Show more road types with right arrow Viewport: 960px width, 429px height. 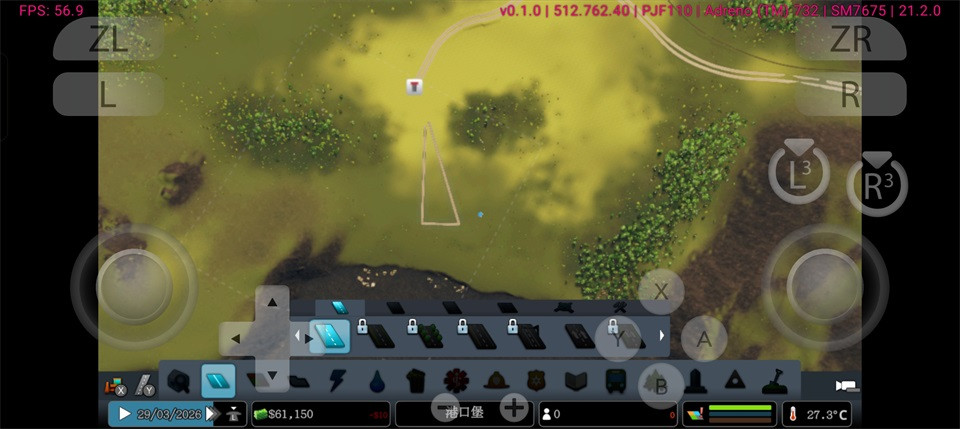[x=661, y=336]
